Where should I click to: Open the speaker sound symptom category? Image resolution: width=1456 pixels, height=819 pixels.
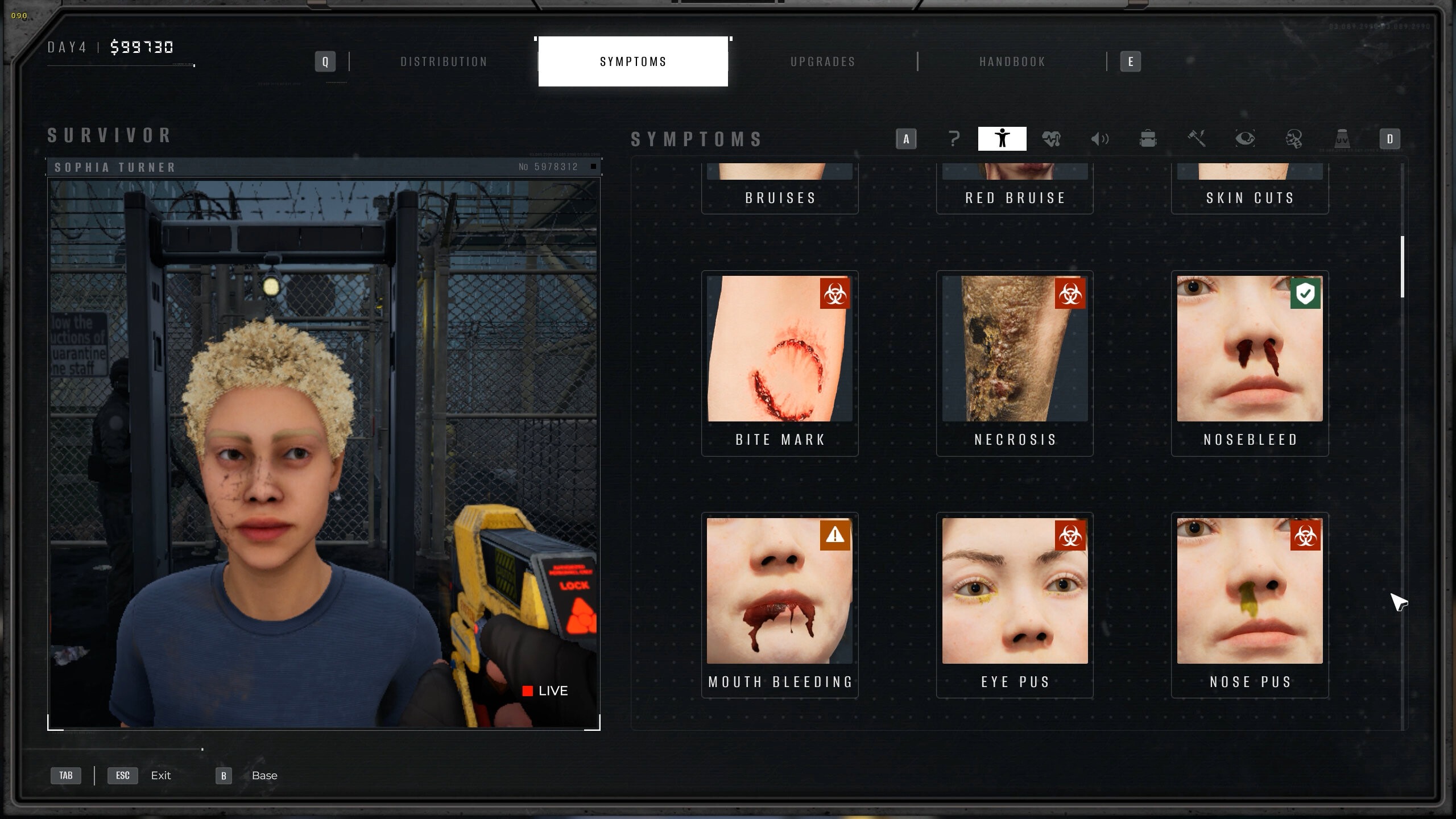click(x=1099, y=139)
